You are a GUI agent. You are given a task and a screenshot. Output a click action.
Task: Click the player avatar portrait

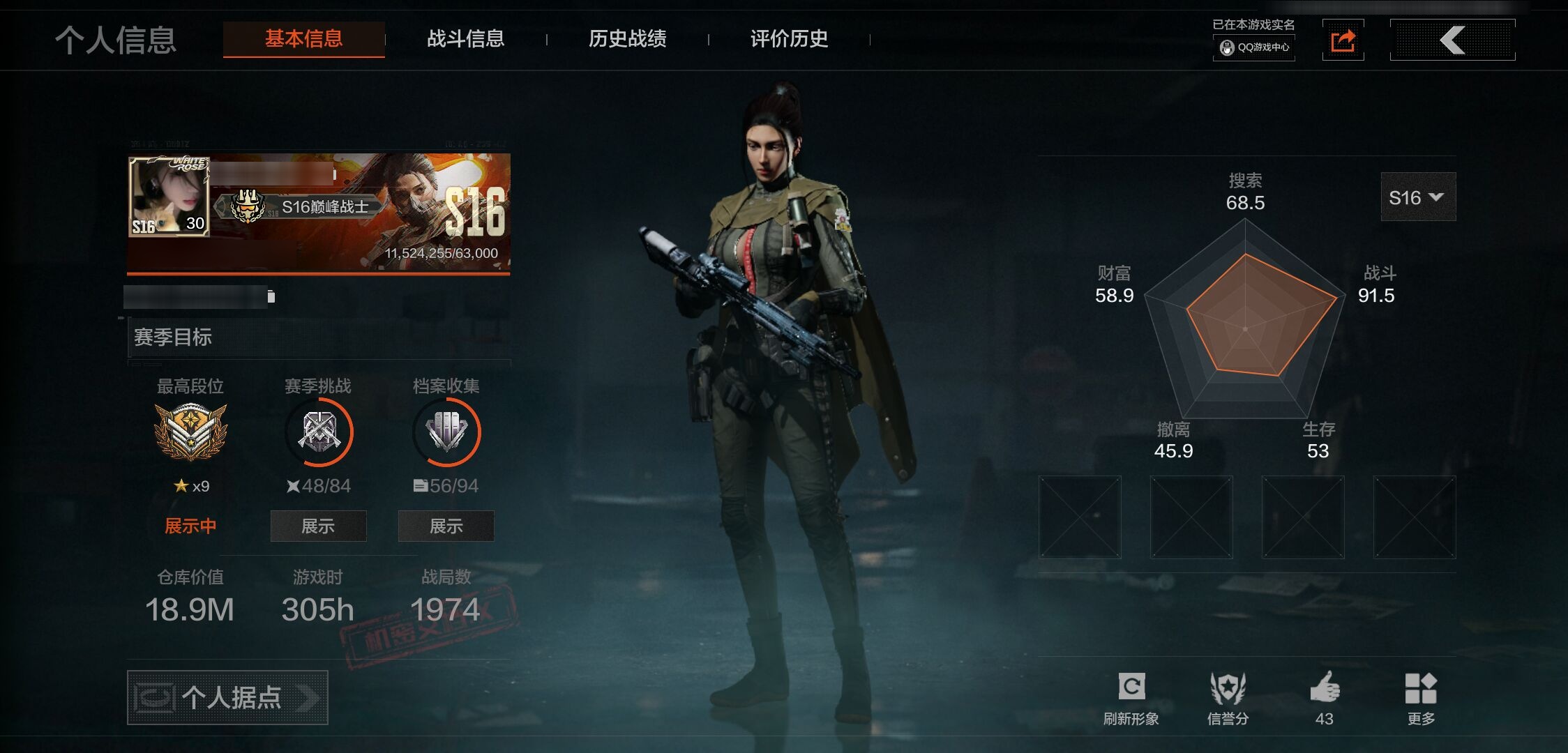click(169, 197)
